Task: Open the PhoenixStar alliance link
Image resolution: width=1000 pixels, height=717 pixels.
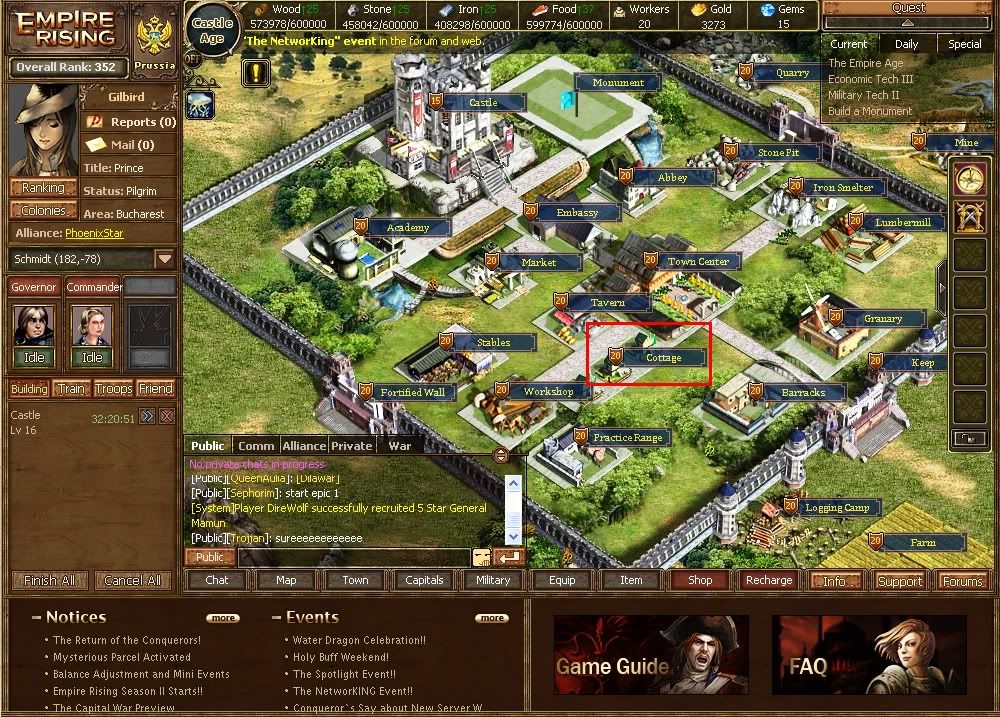Action: pos(94,233)
